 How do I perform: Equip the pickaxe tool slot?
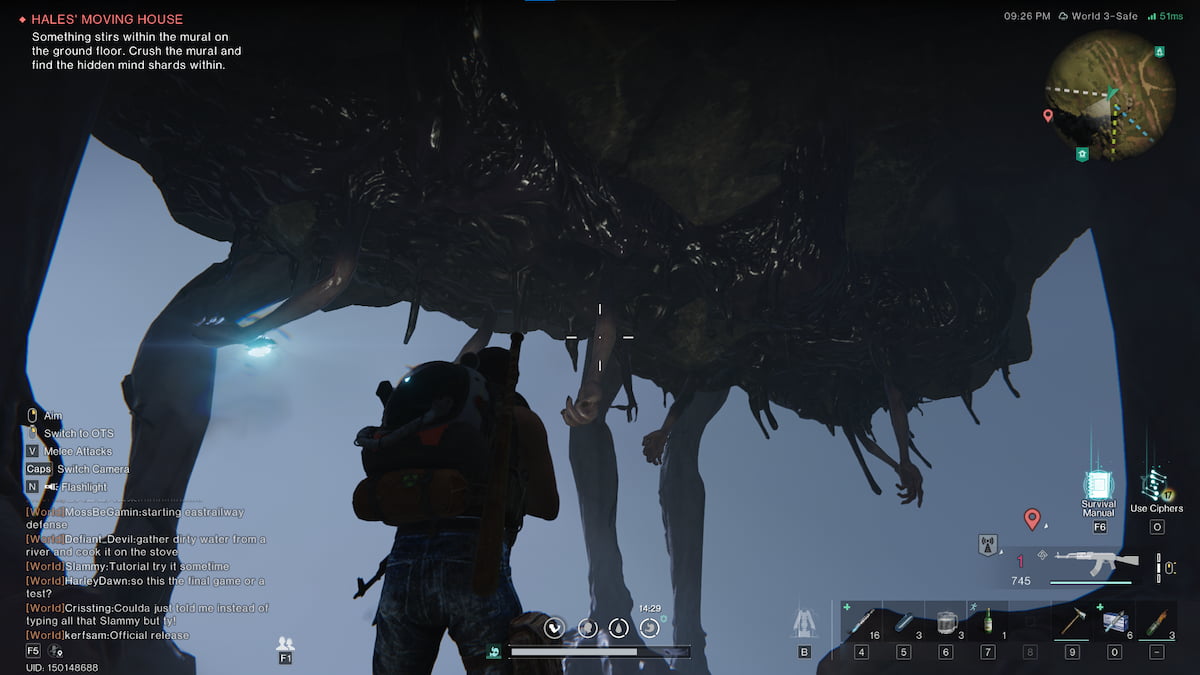pyautogui.click(x=1072, y=623)
